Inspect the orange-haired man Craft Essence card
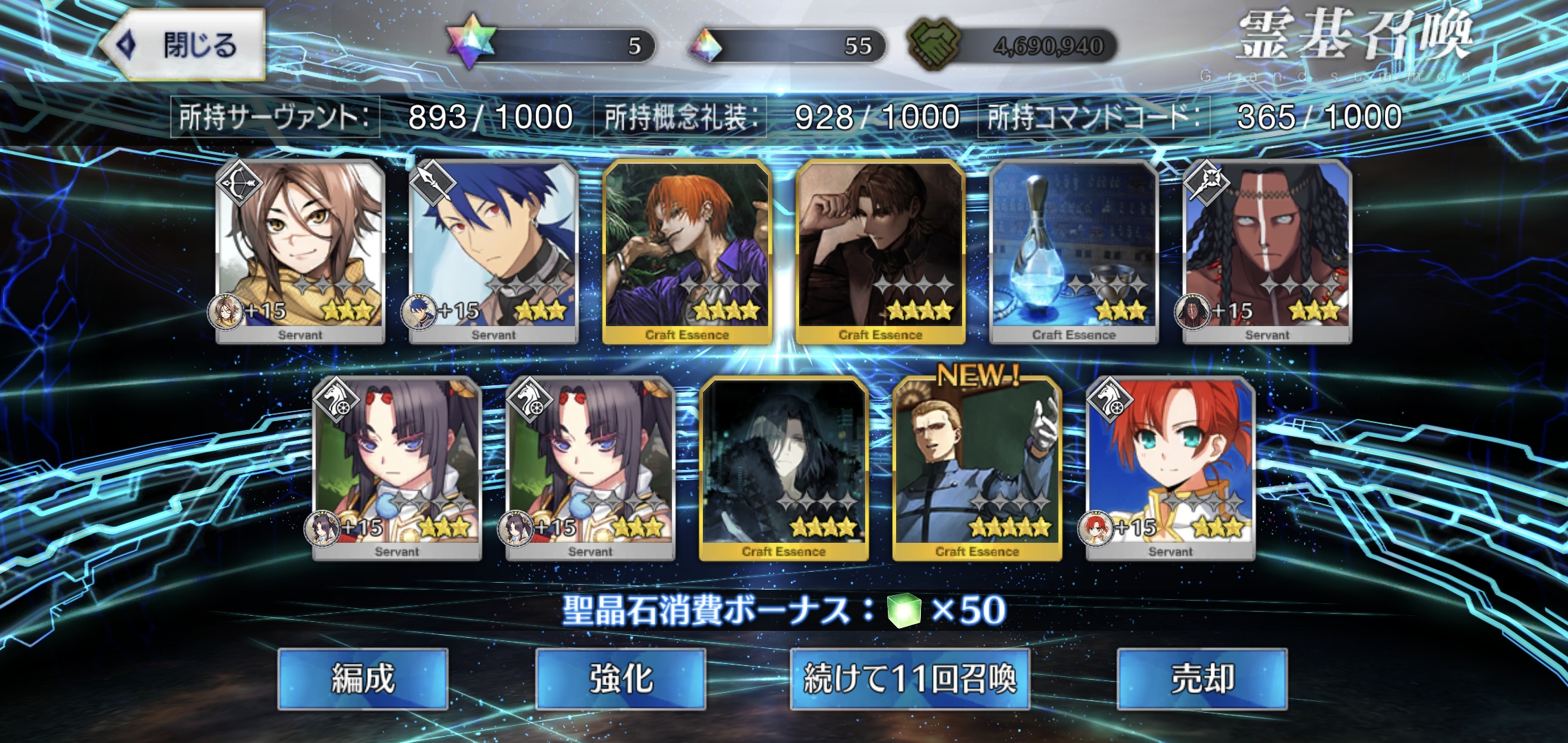The width and height of the screenshot is (1568, 743). [x=687, y=251]
